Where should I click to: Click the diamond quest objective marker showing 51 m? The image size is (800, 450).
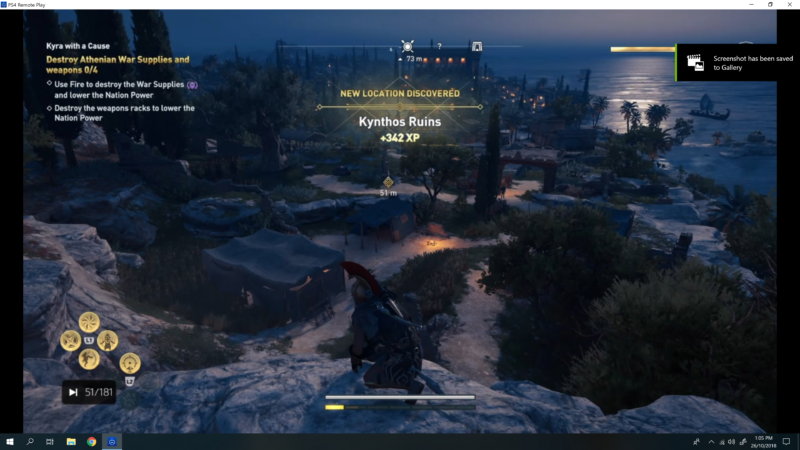tap(389, 181)
